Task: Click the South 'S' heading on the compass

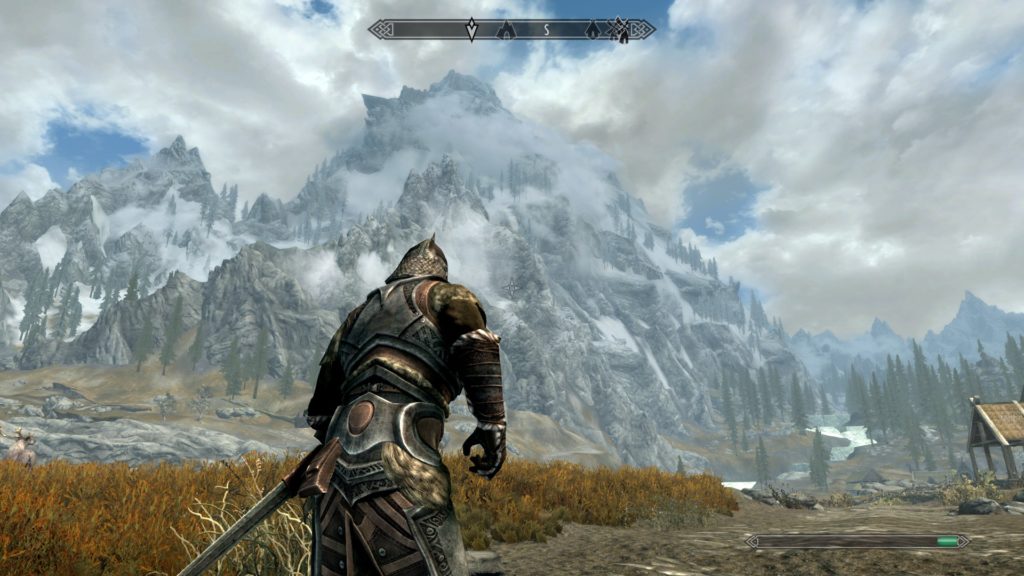Action: point(547,30)
